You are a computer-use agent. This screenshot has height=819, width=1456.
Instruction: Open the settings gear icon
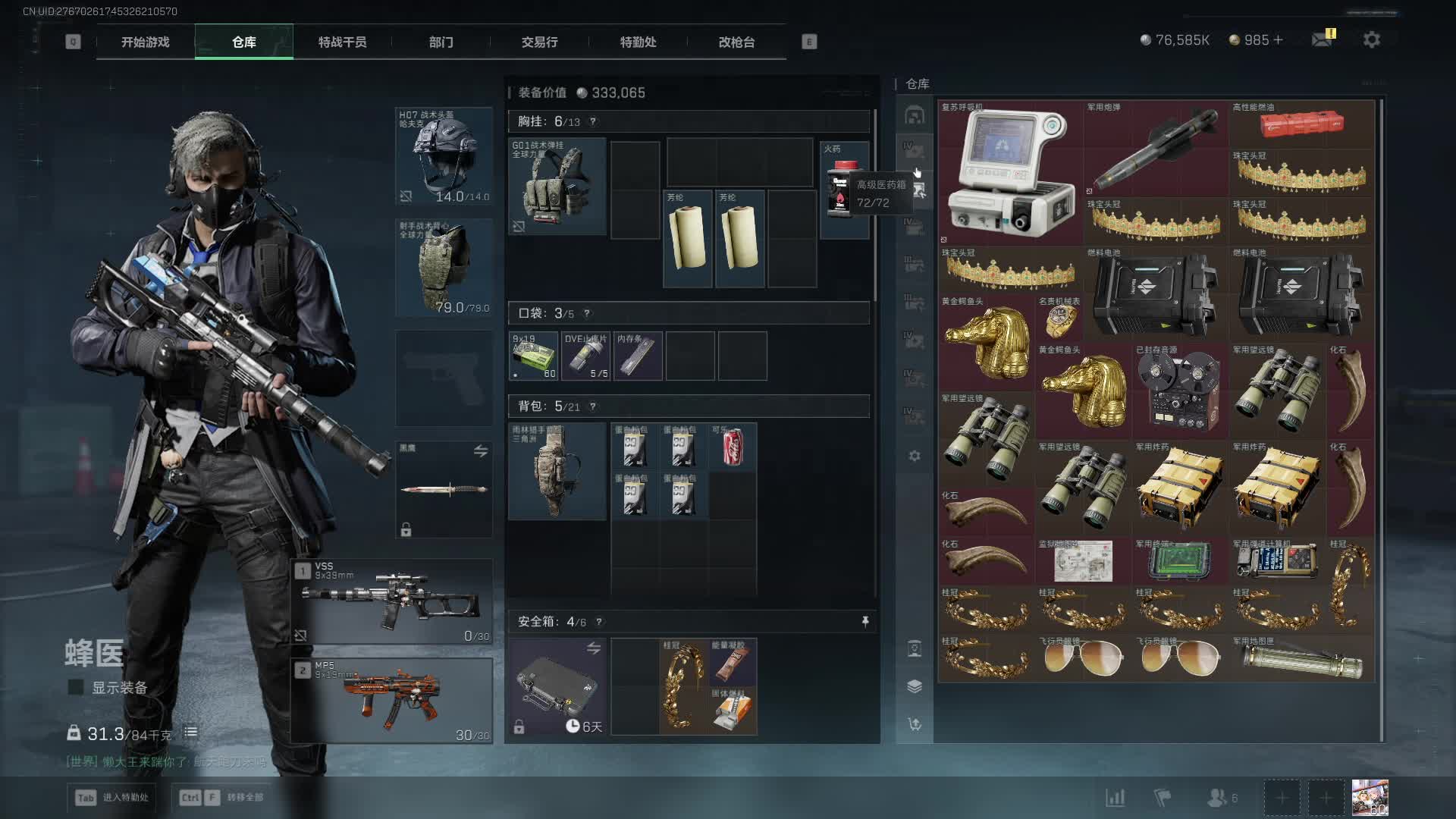1371,39
